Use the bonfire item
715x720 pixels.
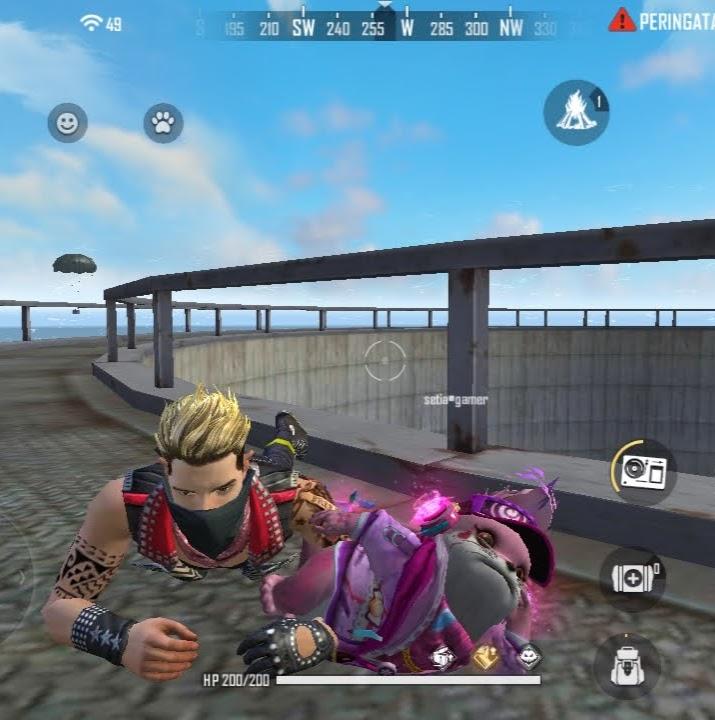[576, 112]
